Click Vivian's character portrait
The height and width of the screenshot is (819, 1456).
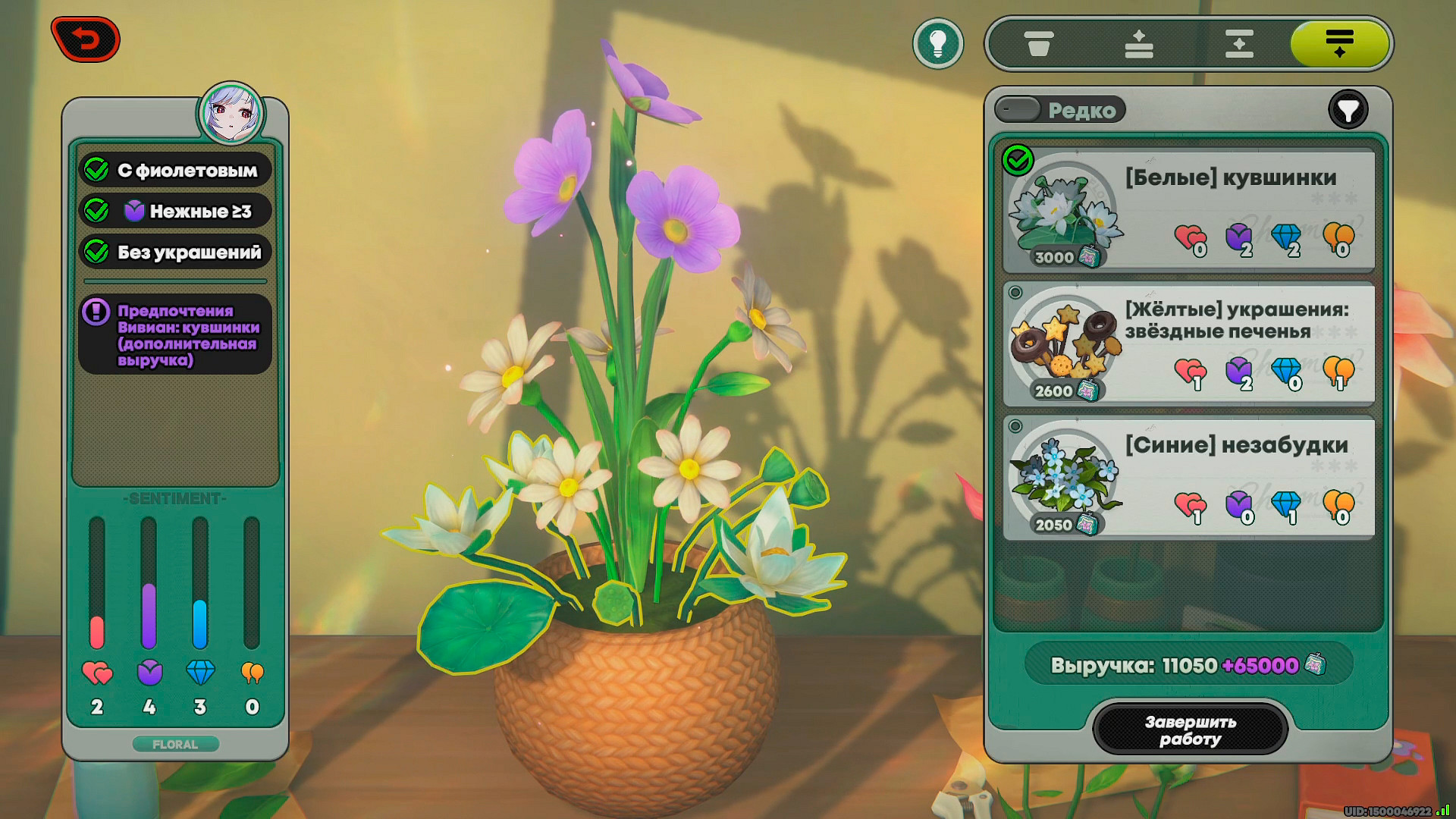[x=231, y=114]
